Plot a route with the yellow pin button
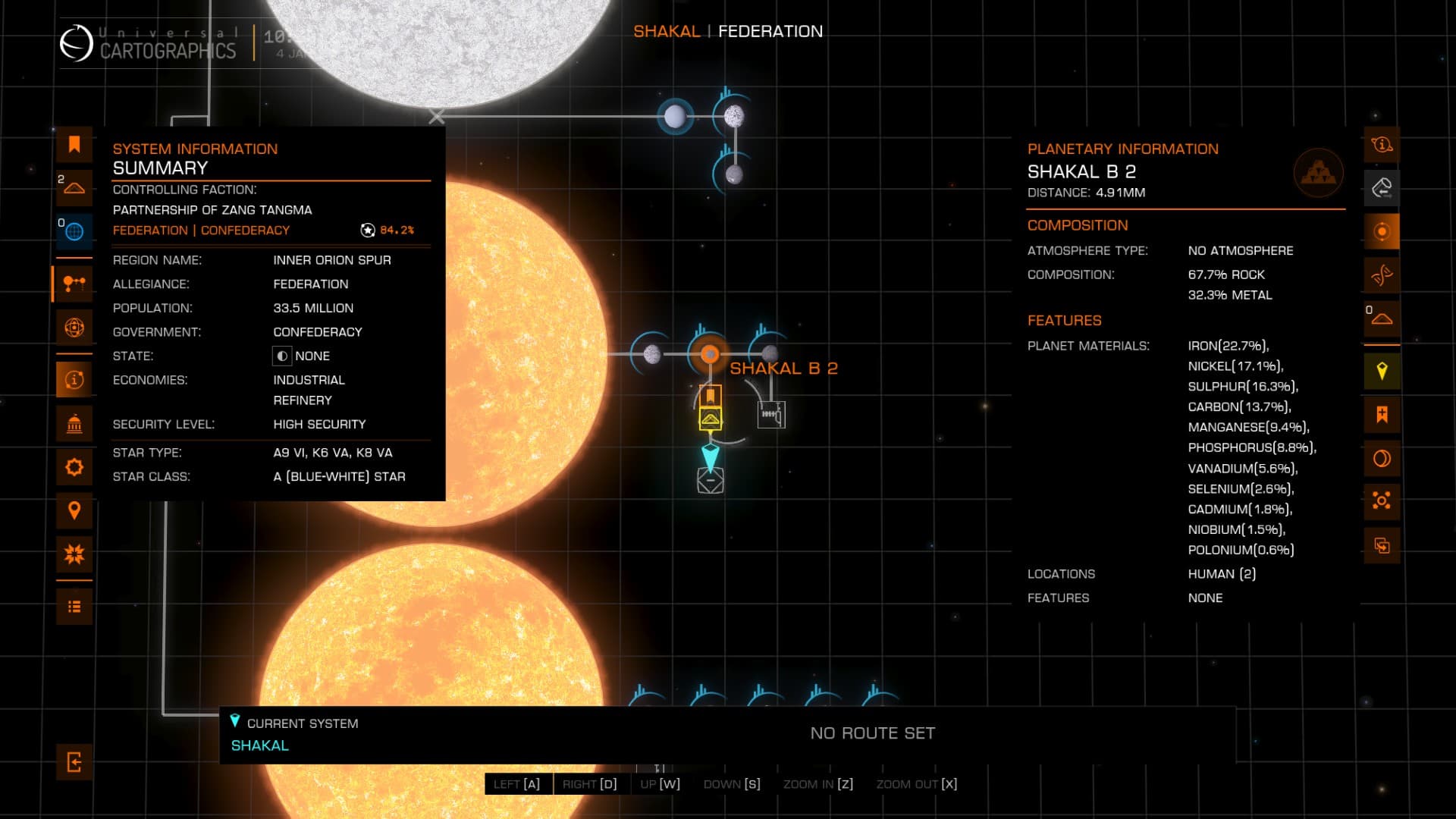 point(1382,372)
